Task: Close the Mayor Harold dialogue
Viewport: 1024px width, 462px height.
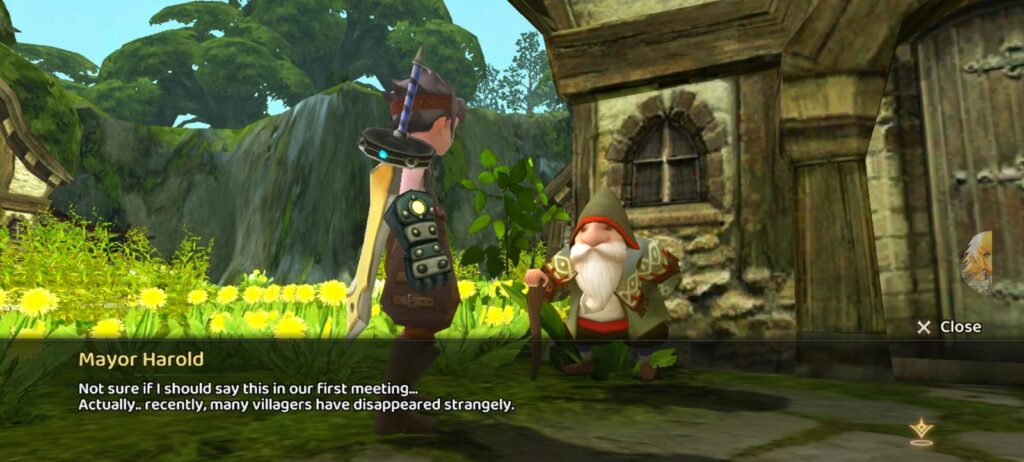Action: (x=949, y=327)
